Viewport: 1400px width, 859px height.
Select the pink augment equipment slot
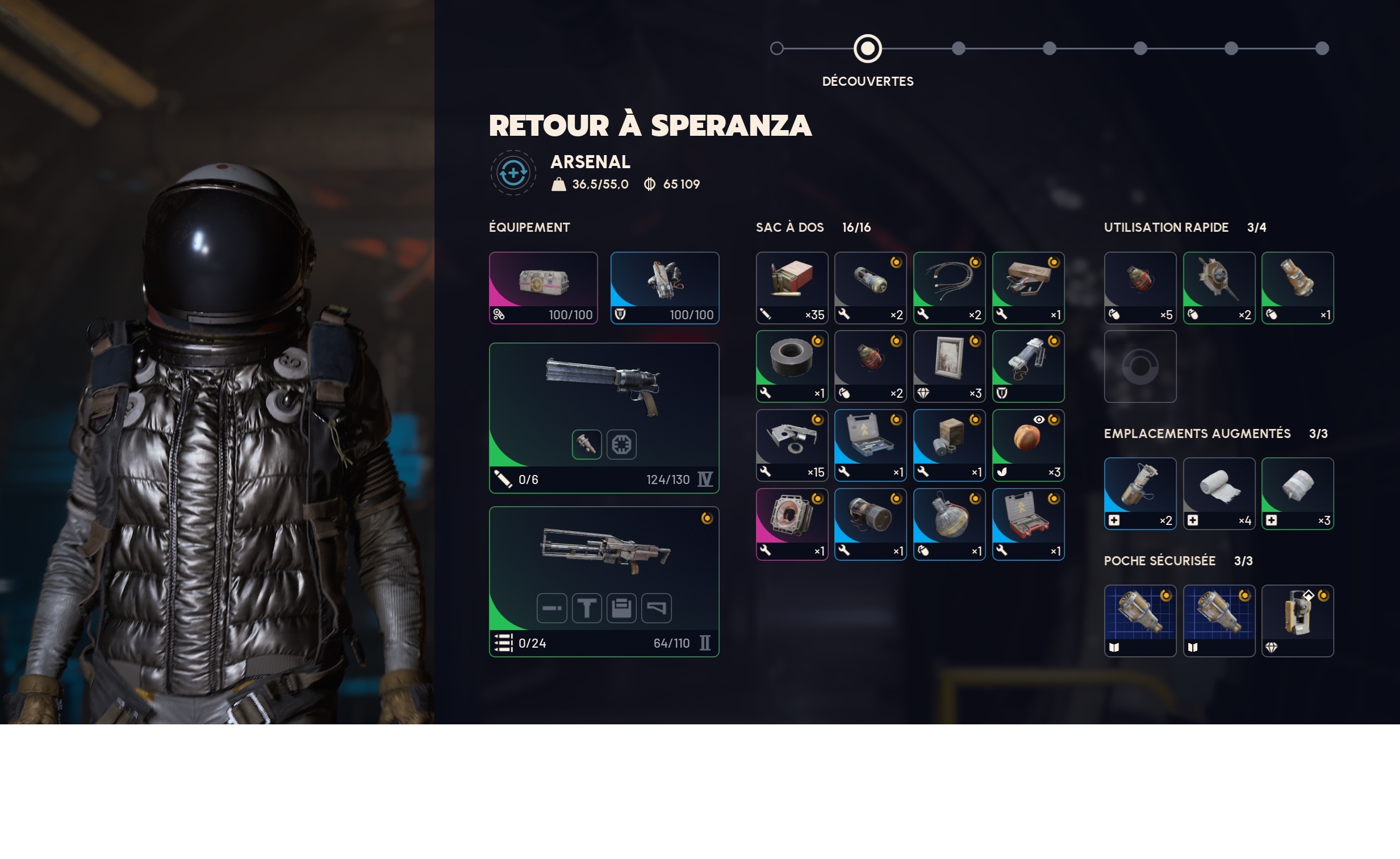tap(543, 287)
